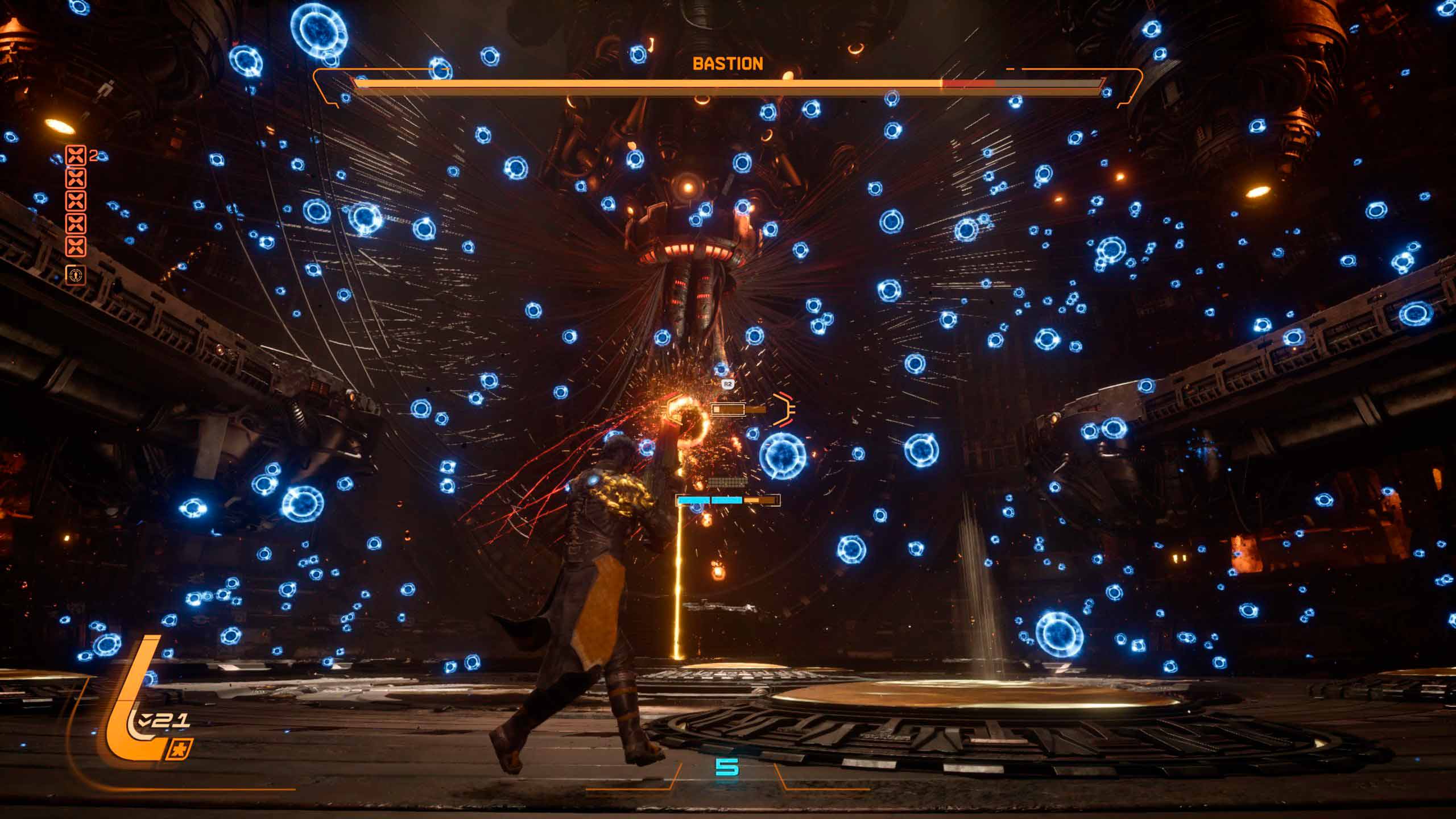
Task: Select the circular figure emblem icon
Action: pos(76,275)
